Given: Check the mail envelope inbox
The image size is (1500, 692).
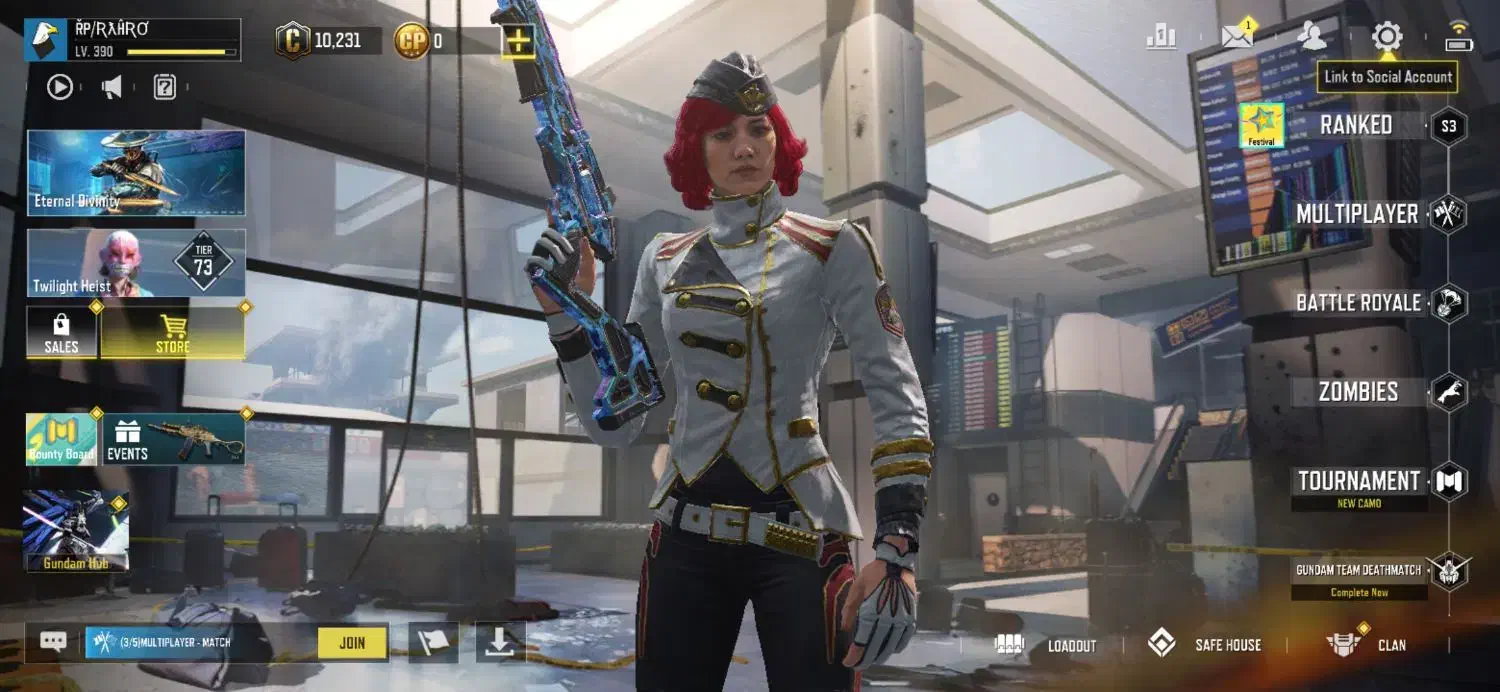Looking at the screenshot, I should pos(1237,38).
